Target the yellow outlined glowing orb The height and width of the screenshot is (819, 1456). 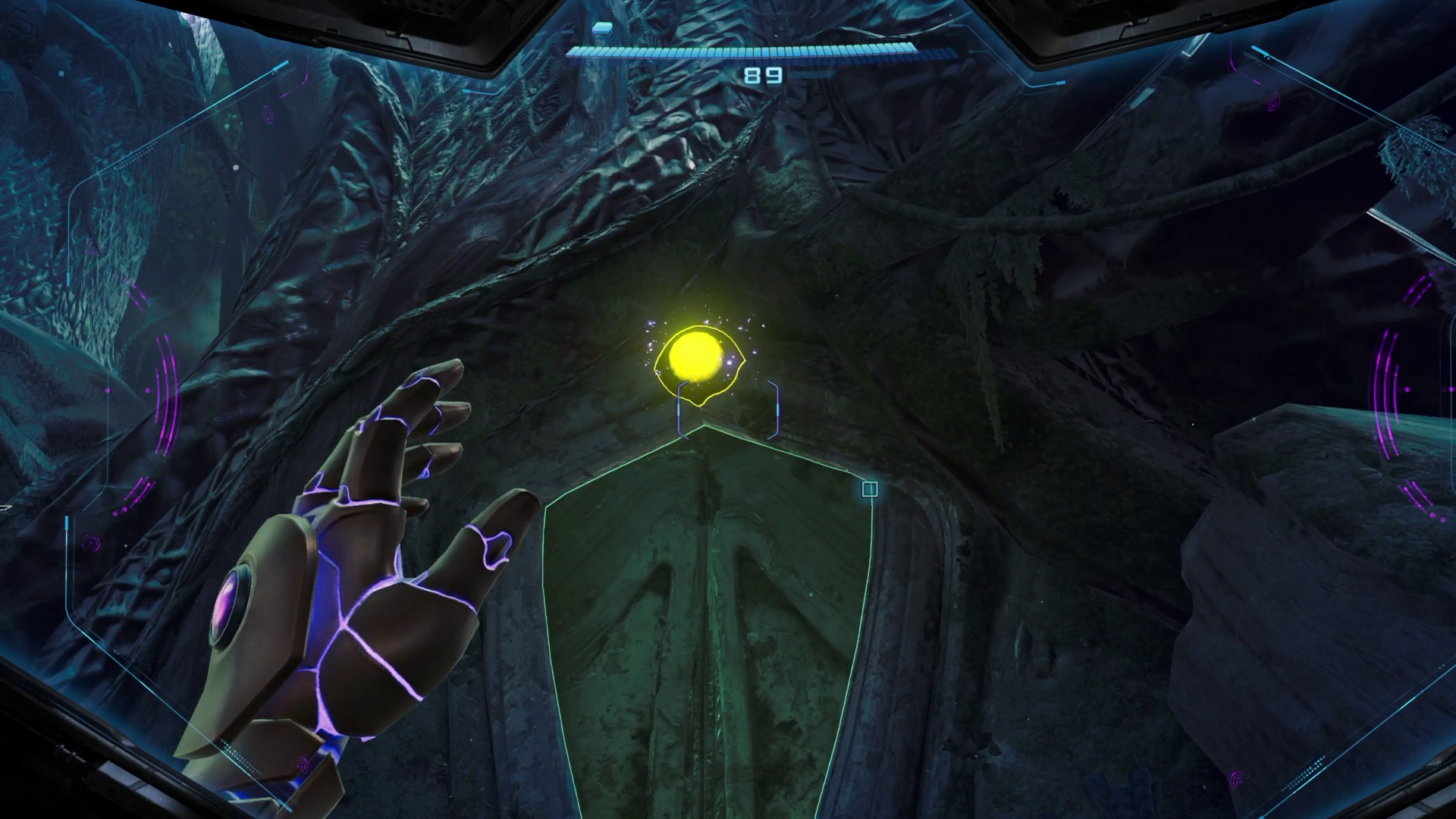(x=692, y=356)
